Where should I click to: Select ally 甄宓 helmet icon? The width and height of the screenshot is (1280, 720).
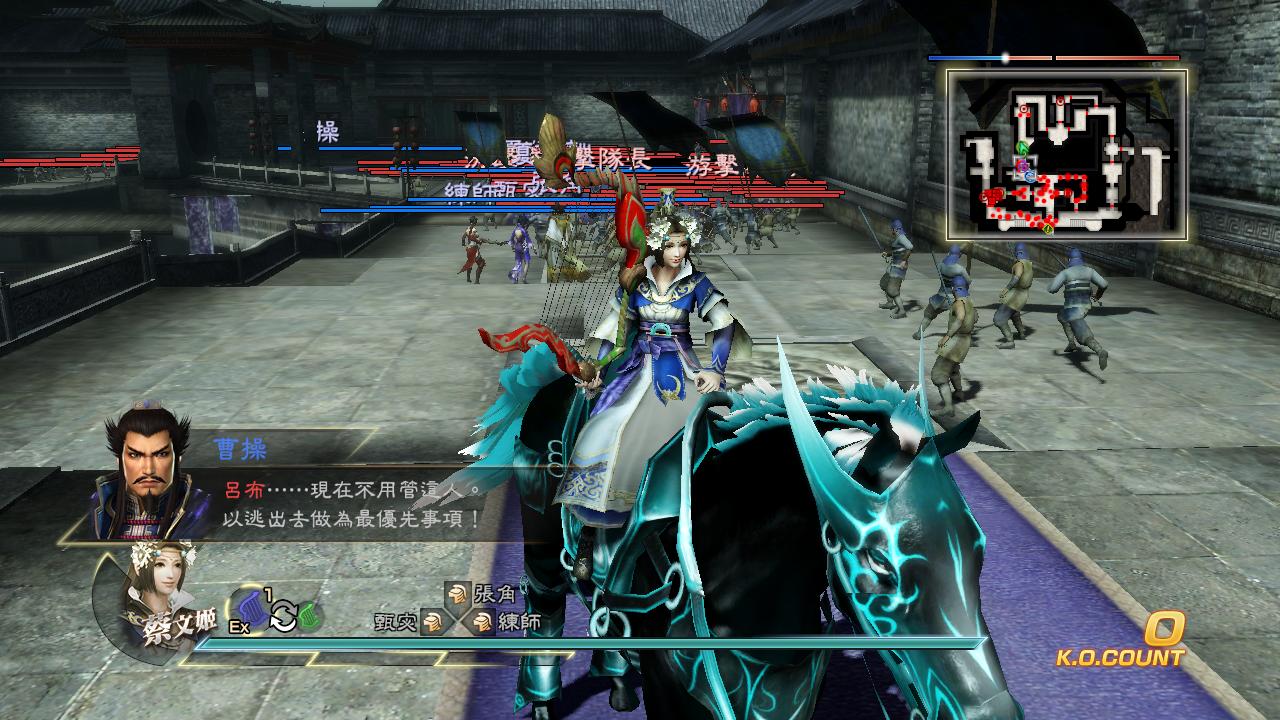coord(432,622)
